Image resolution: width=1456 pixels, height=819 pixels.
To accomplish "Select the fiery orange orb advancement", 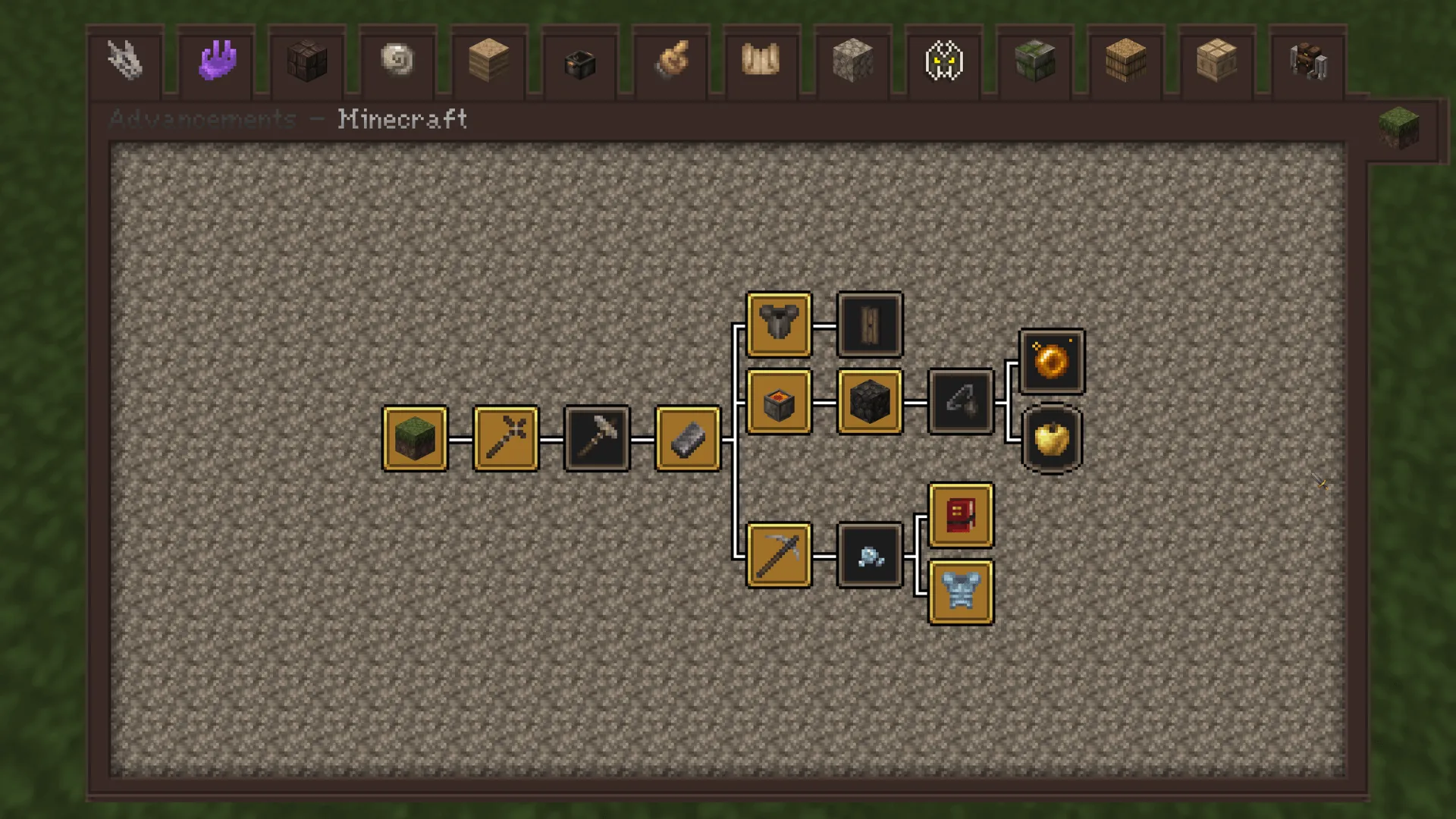I will pos(1052,362).
